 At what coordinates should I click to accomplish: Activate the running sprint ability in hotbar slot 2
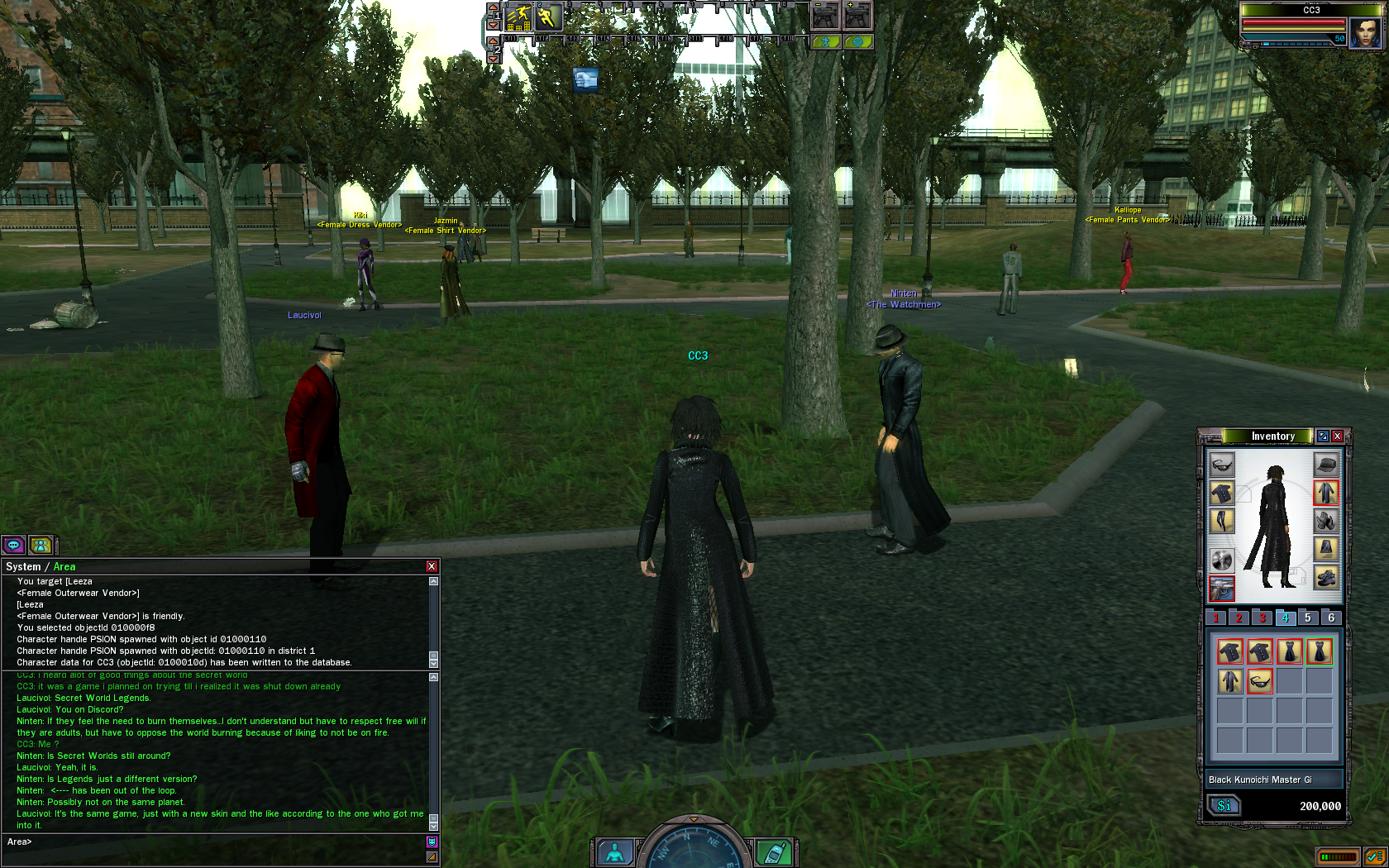click(548, 17)
